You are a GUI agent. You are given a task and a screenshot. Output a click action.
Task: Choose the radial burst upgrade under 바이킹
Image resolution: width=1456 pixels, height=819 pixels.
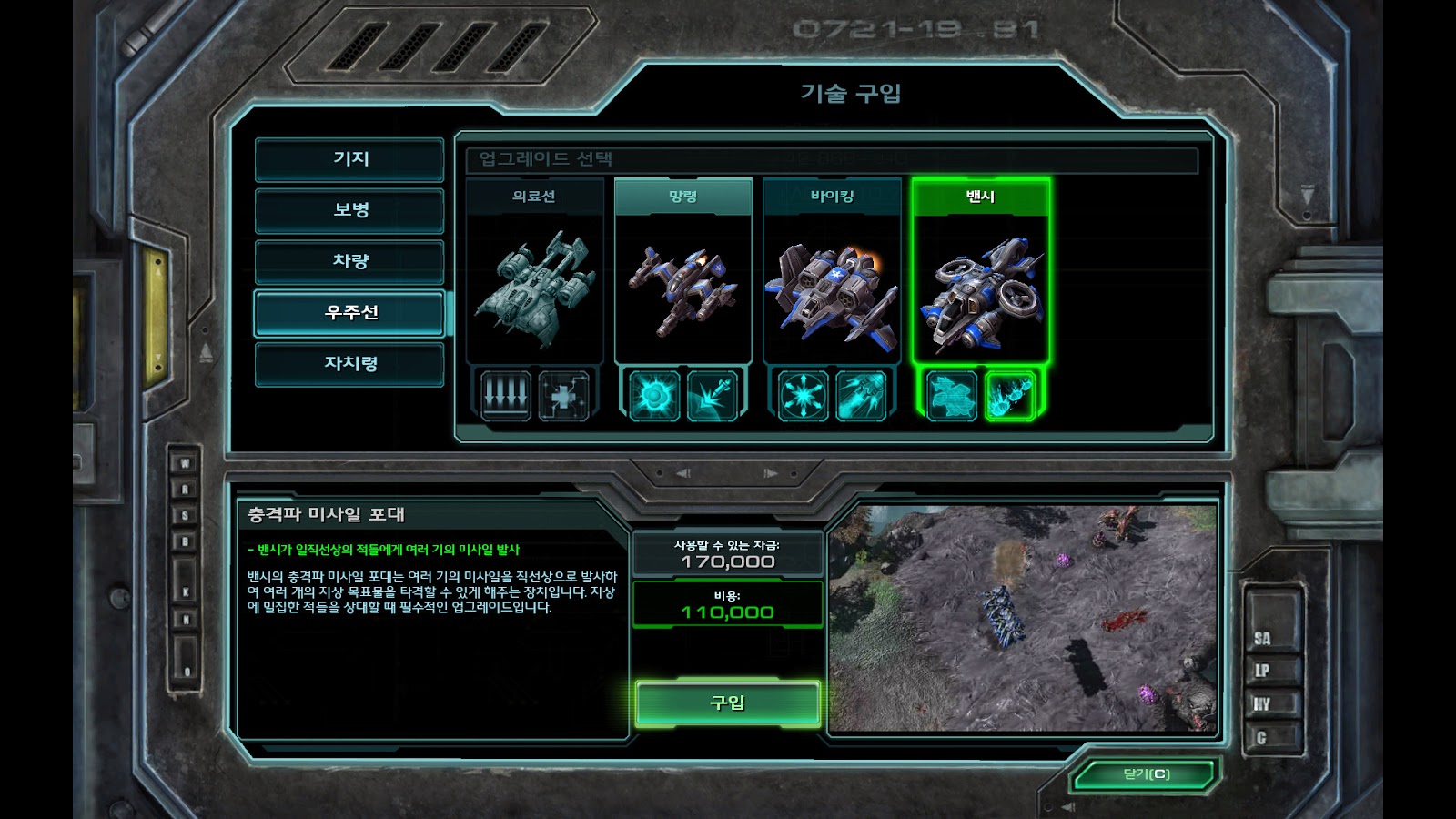click(804, 396)
